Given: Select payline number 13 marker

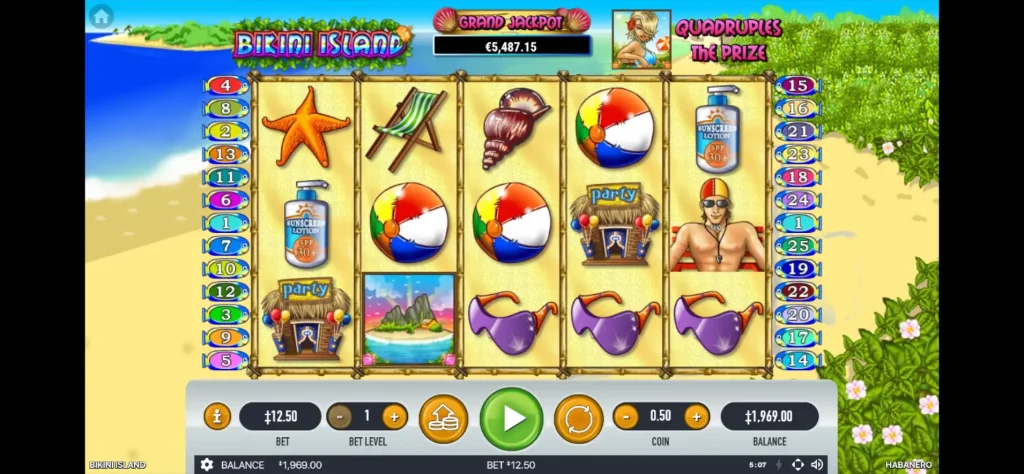Looking at the screenshot, I should coord(226,154).
